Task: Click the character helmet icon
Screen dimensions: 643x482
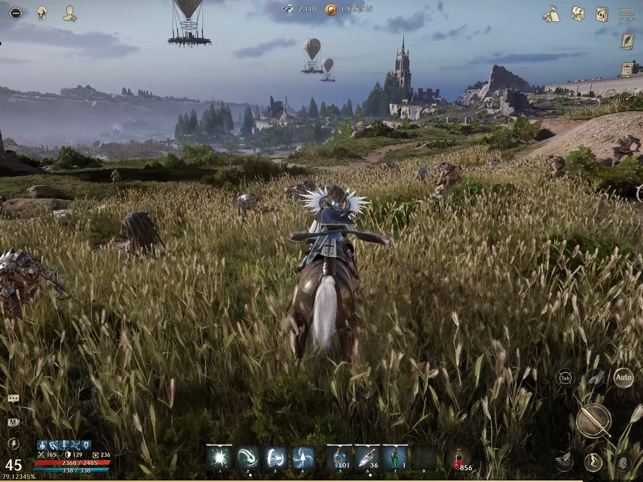Action: pyautogui.click(x=42, y=13)
